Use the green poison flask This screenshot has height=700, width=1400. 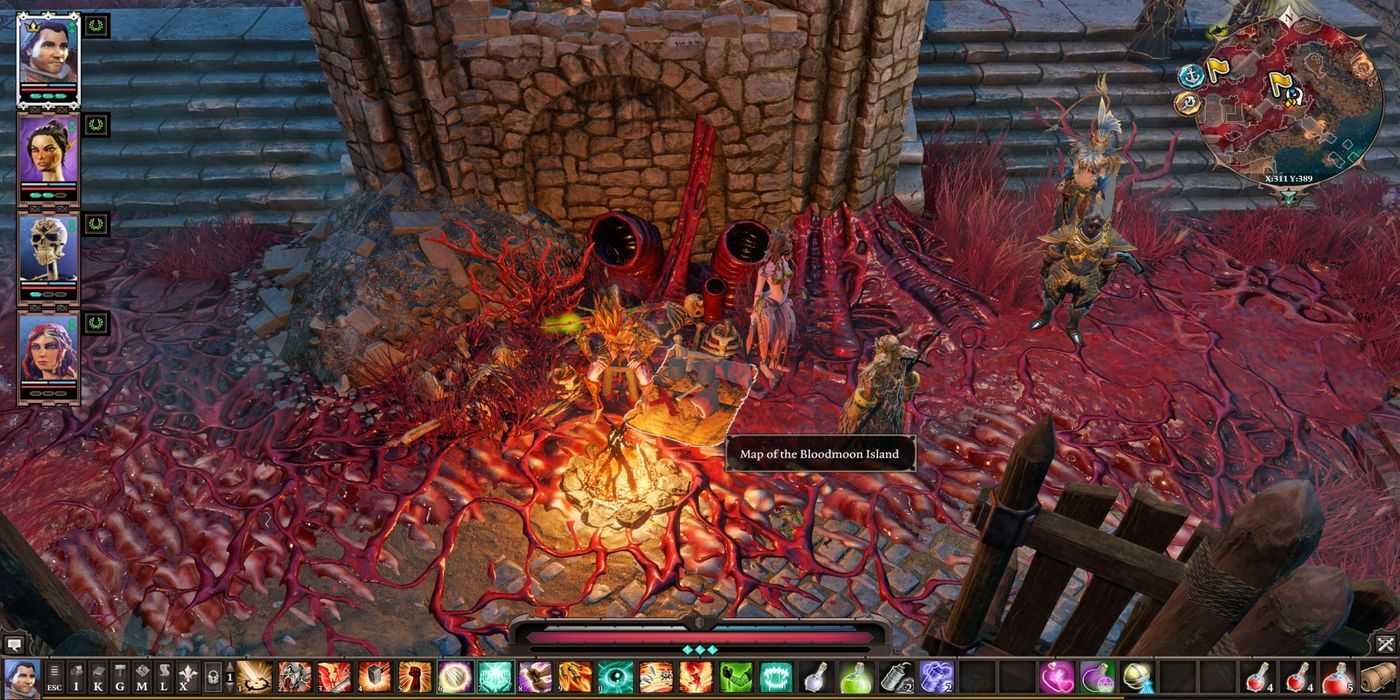click(x=855, y=677)
